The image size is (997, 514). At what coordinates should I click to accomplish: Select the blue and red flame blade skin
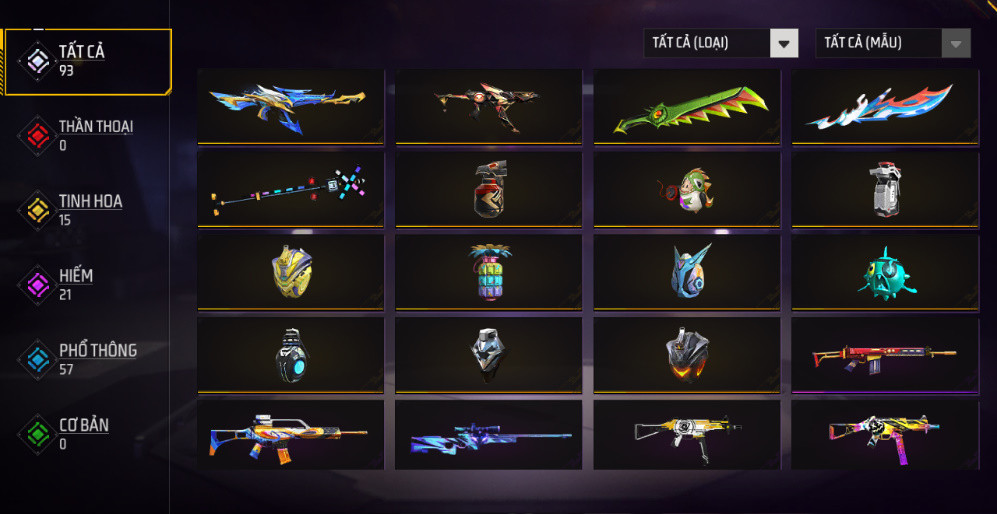[885, 105]
